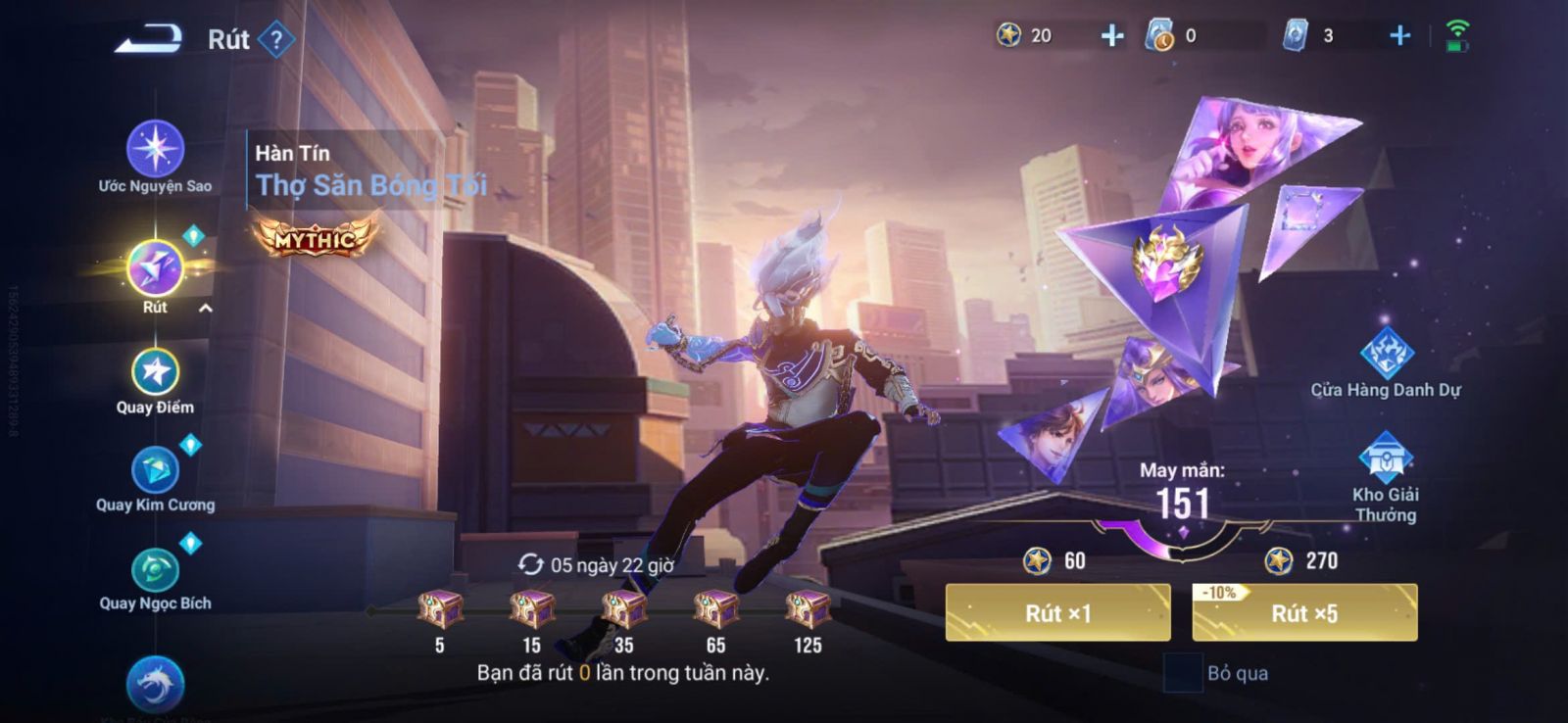Open Kho Giải Thưởng reward storage
Screen dimensions: 1568x723
pyautogui.click(x=1385, y=458)
